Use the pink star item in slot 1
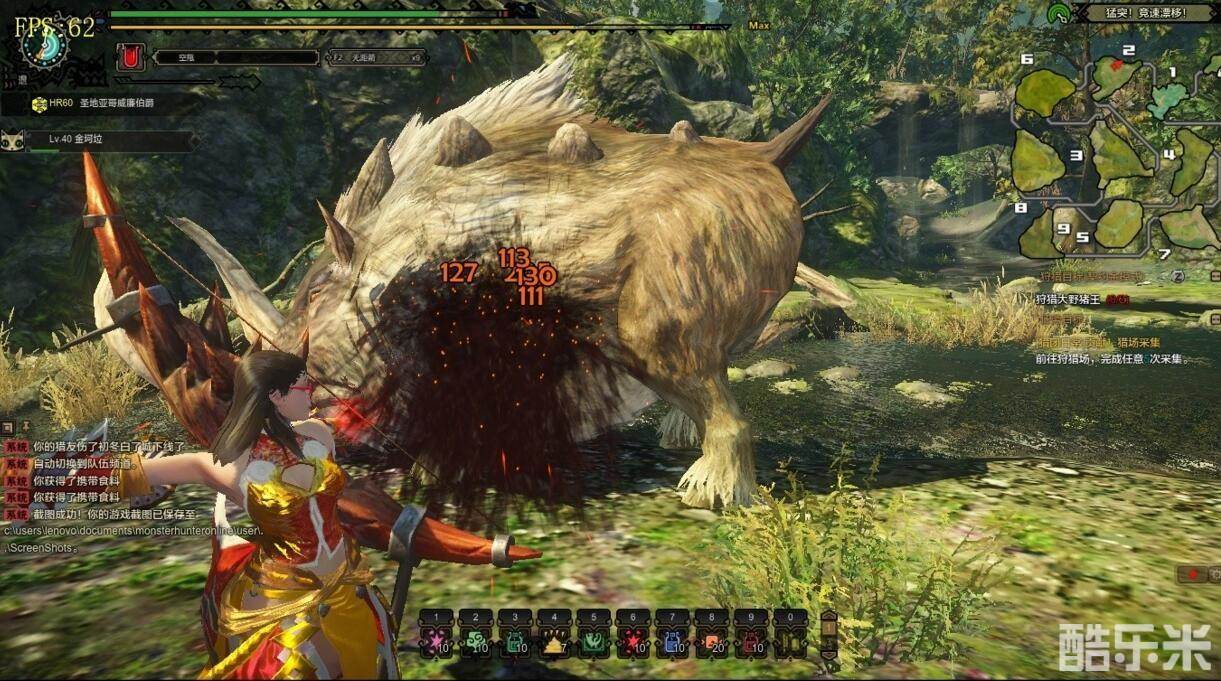 (436, 641)
